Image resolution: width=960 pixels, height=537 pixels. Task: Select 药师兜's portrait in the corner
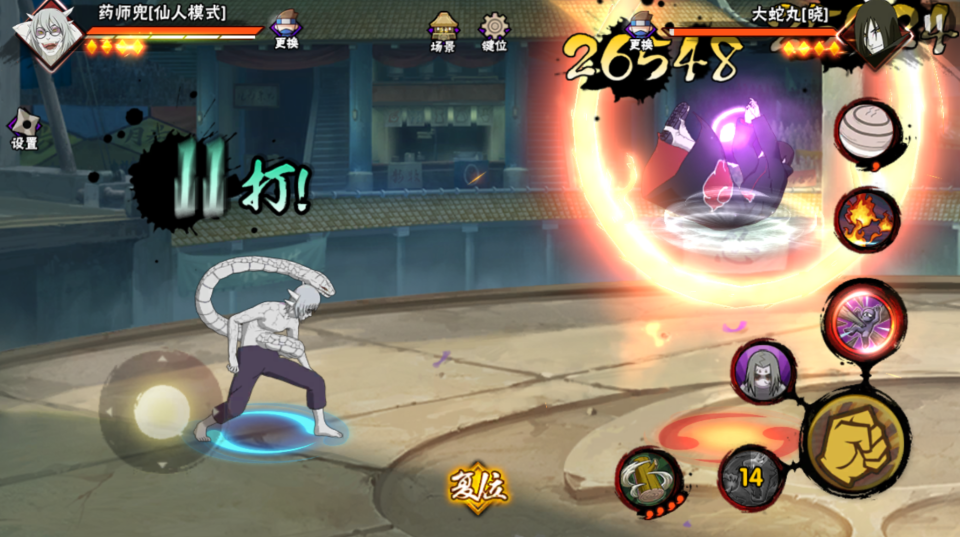(46, 32)
